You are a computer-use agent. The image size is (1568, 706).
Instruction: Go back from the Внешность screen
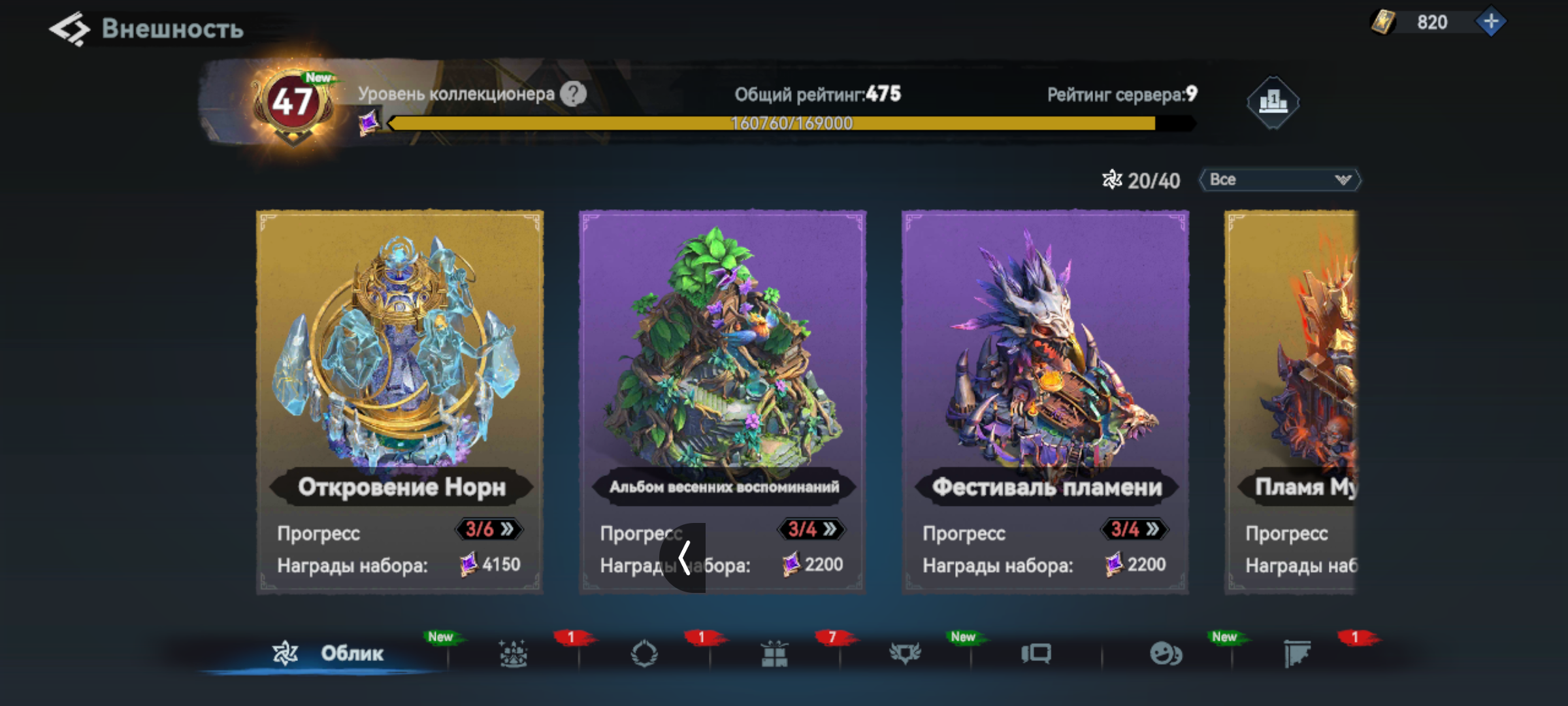coord(69,29)
